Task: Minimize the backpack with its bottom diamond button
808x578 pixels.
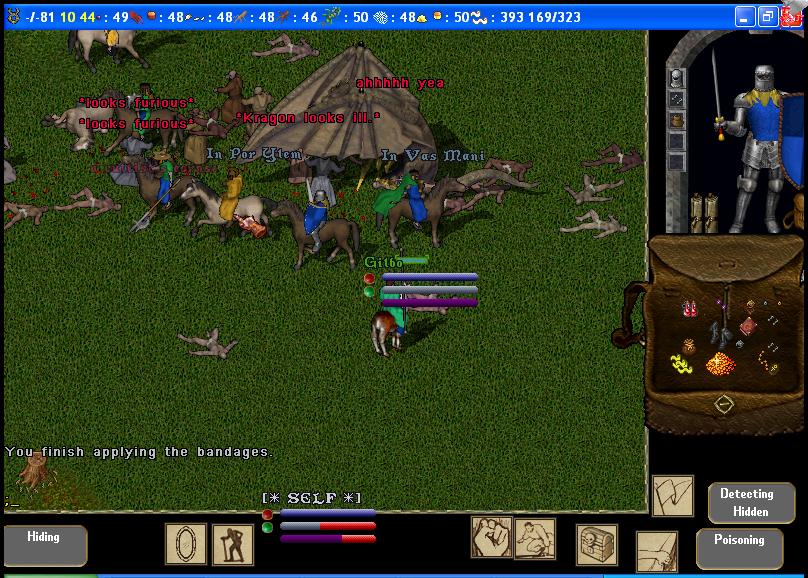Action: coord(724,404)
